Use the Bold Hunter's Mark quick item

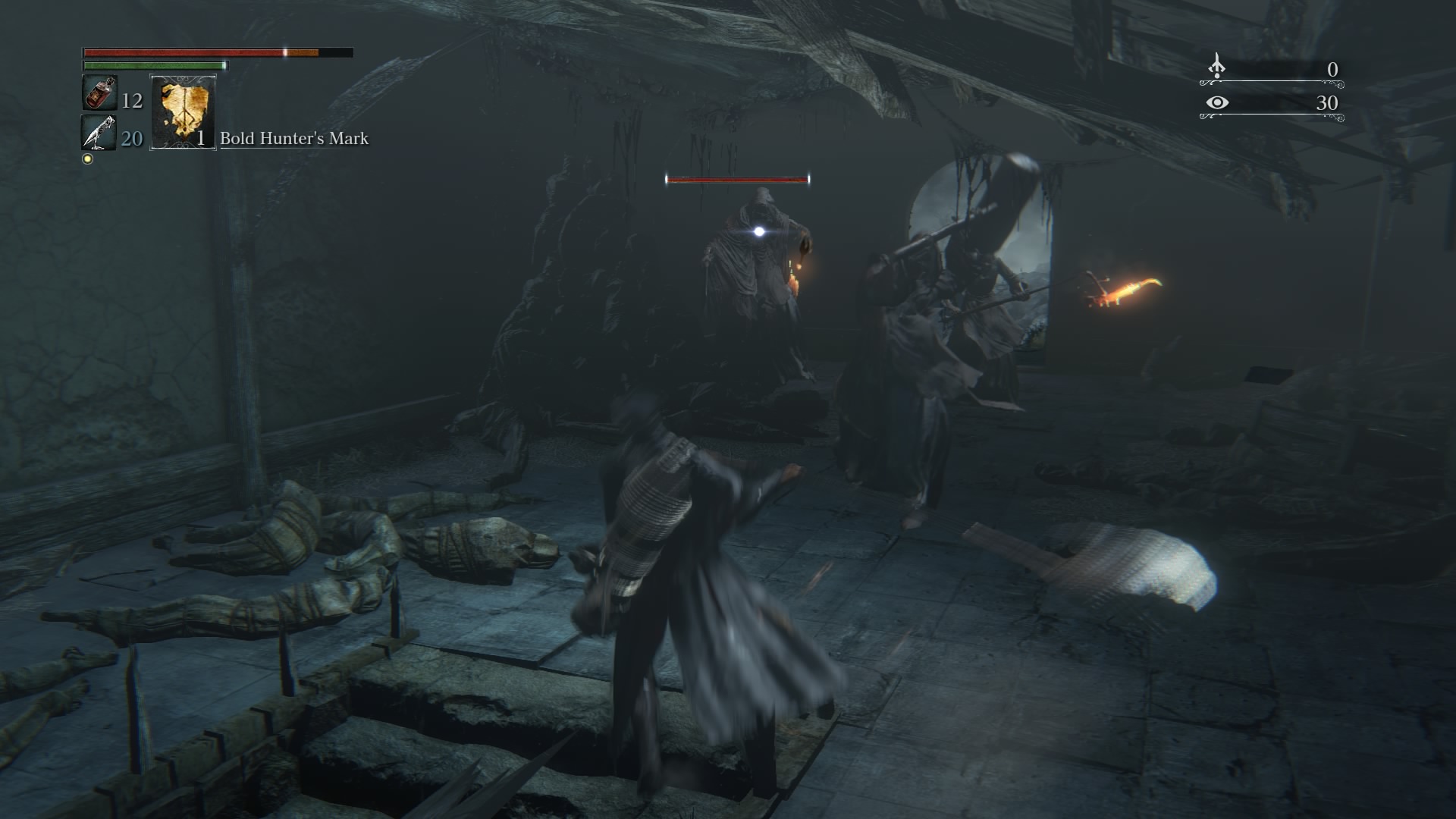183,112
